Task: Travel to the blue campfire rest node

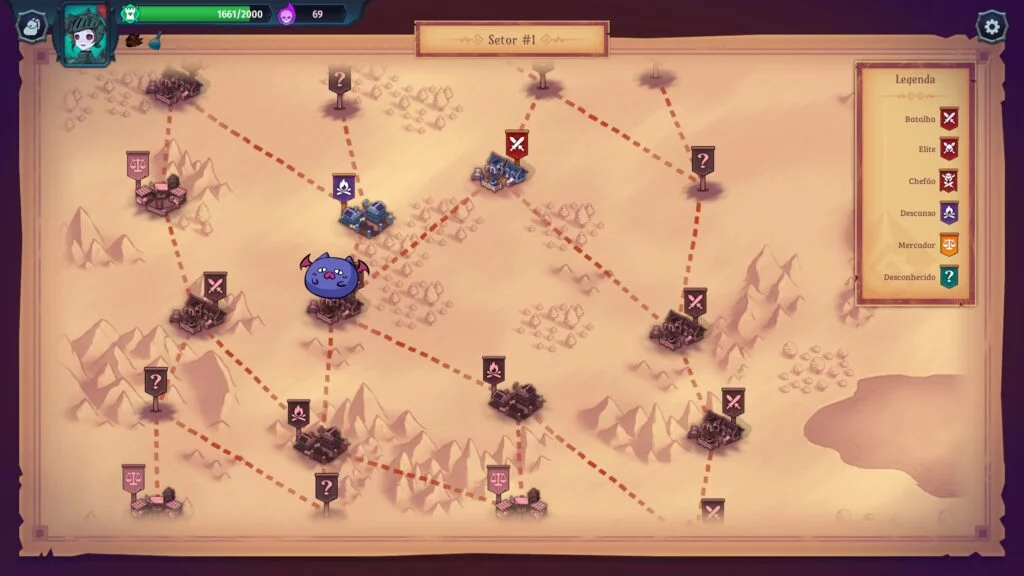Action: tap(344, 188)
